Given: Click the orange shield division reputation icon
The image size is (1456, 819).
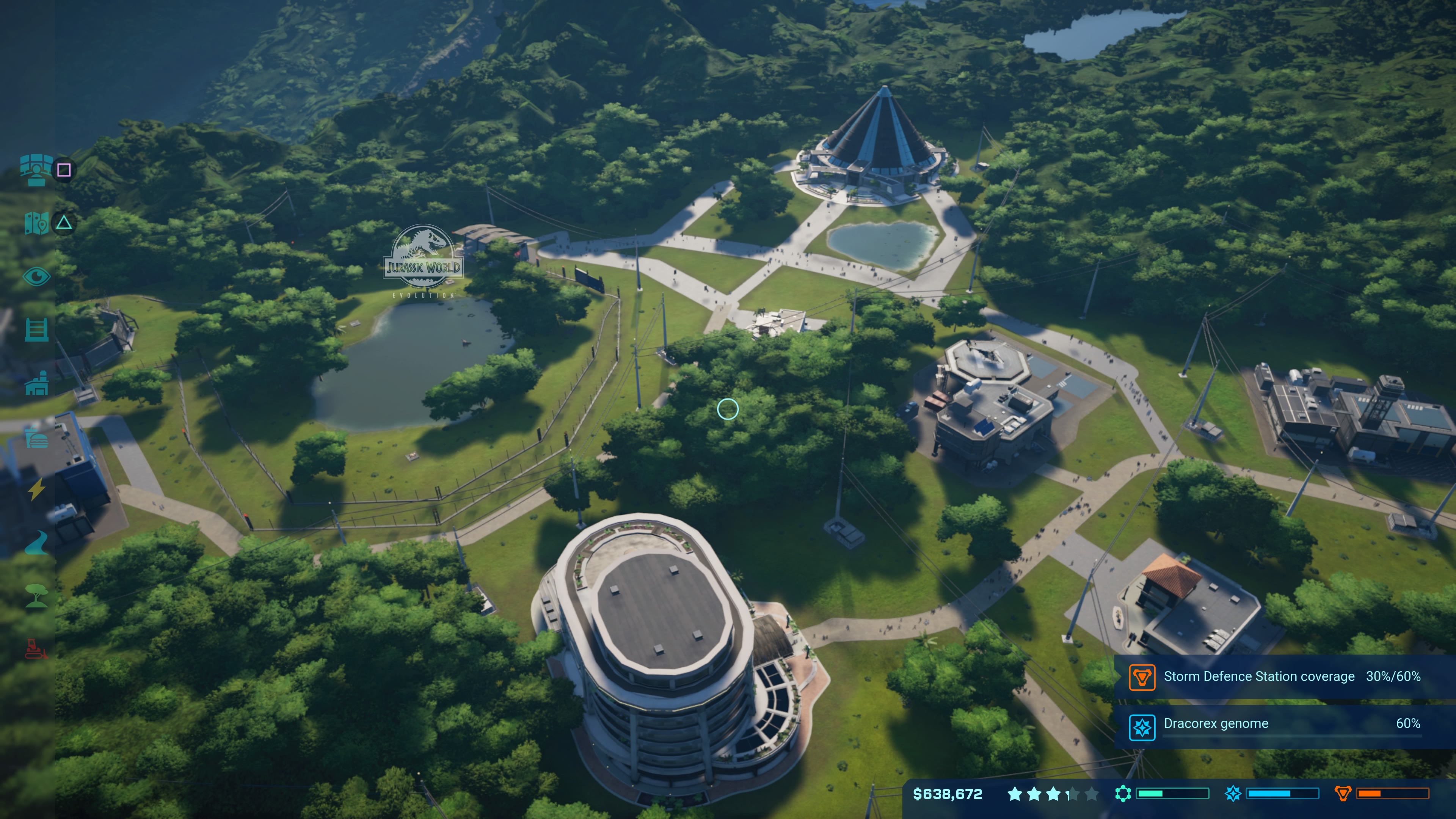Looking at the screenshot, I should pyautogui.click(x=1342, y=794).
